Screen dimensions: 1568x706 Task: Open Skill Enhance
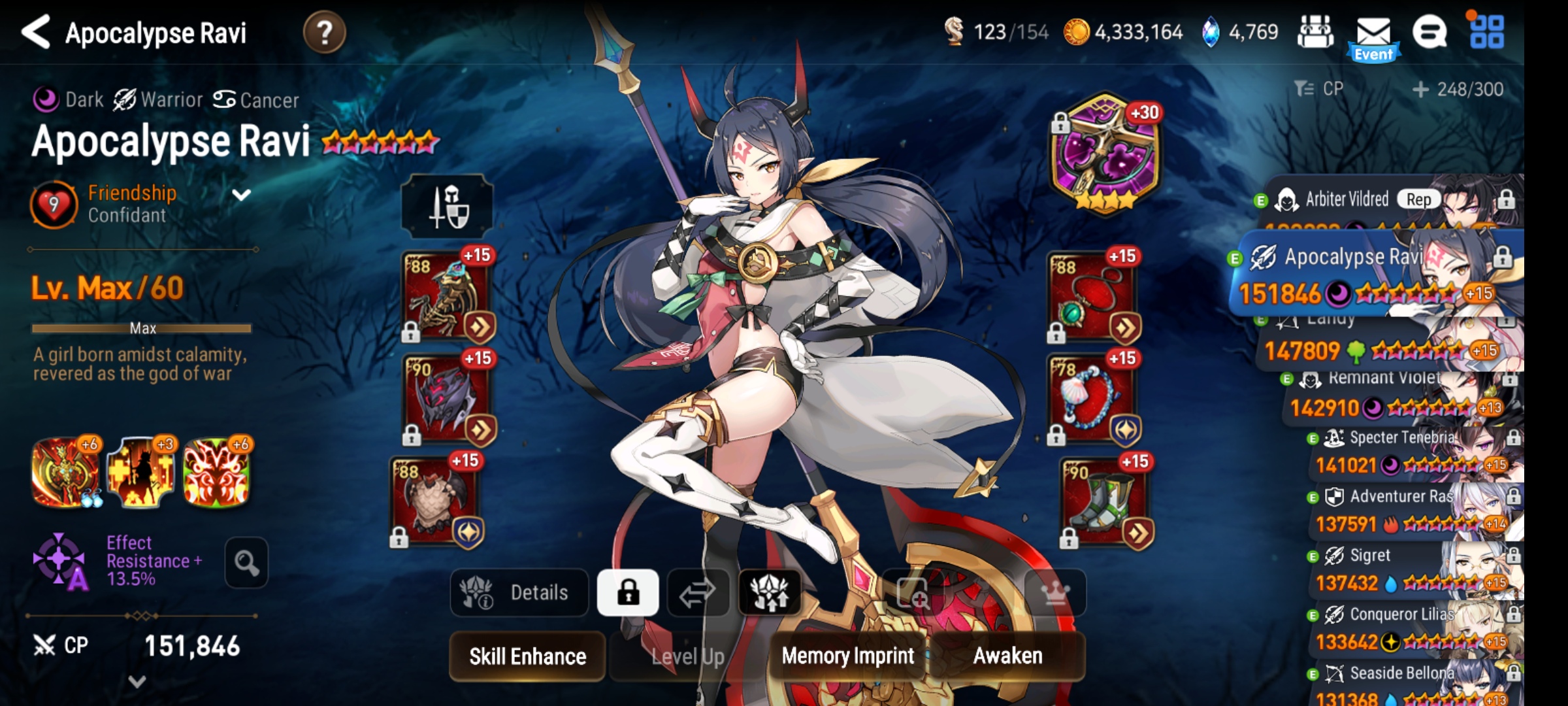[527, 656]
